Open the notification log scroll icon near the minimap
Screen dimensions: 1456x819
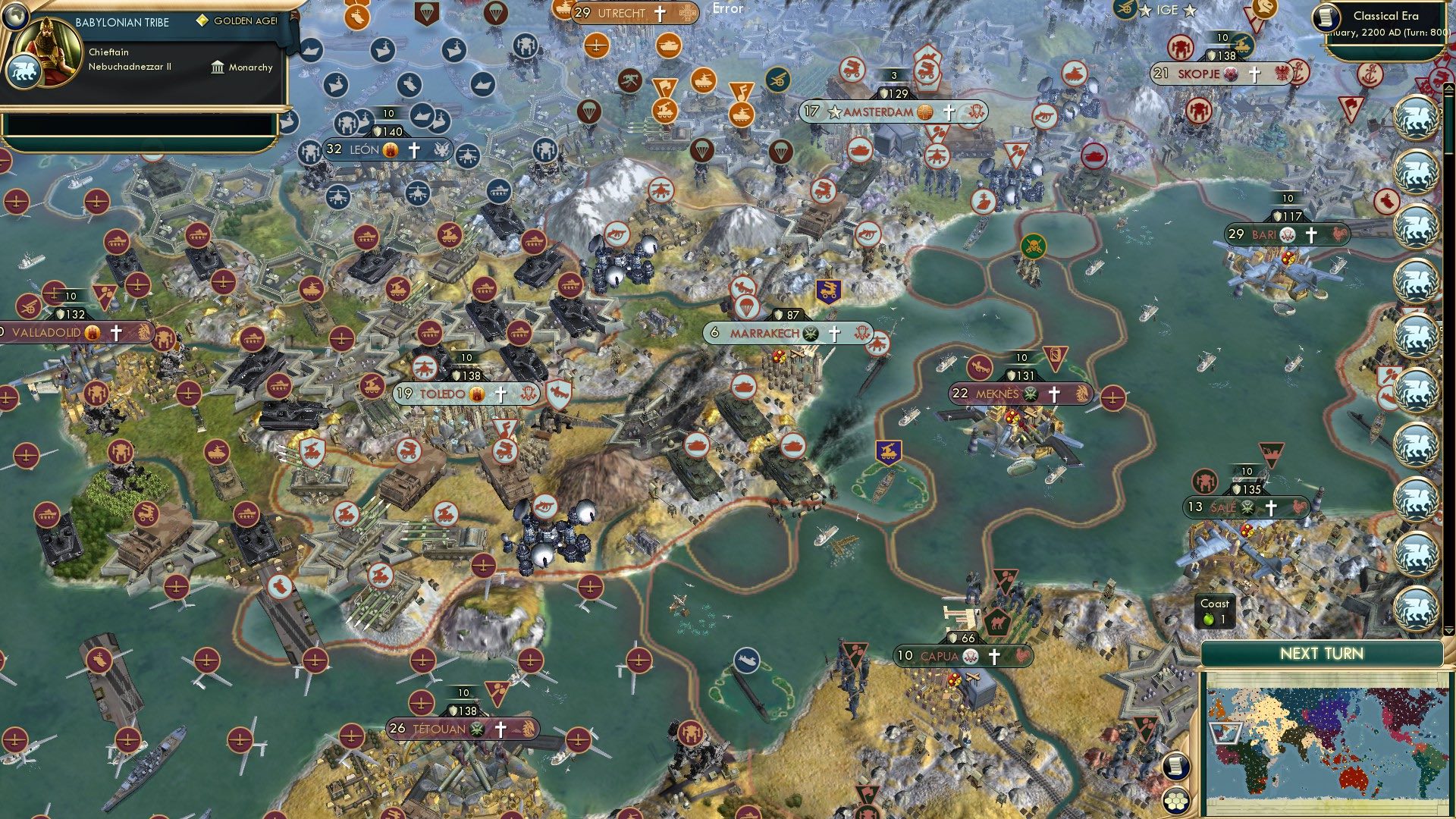point(1175,765)
